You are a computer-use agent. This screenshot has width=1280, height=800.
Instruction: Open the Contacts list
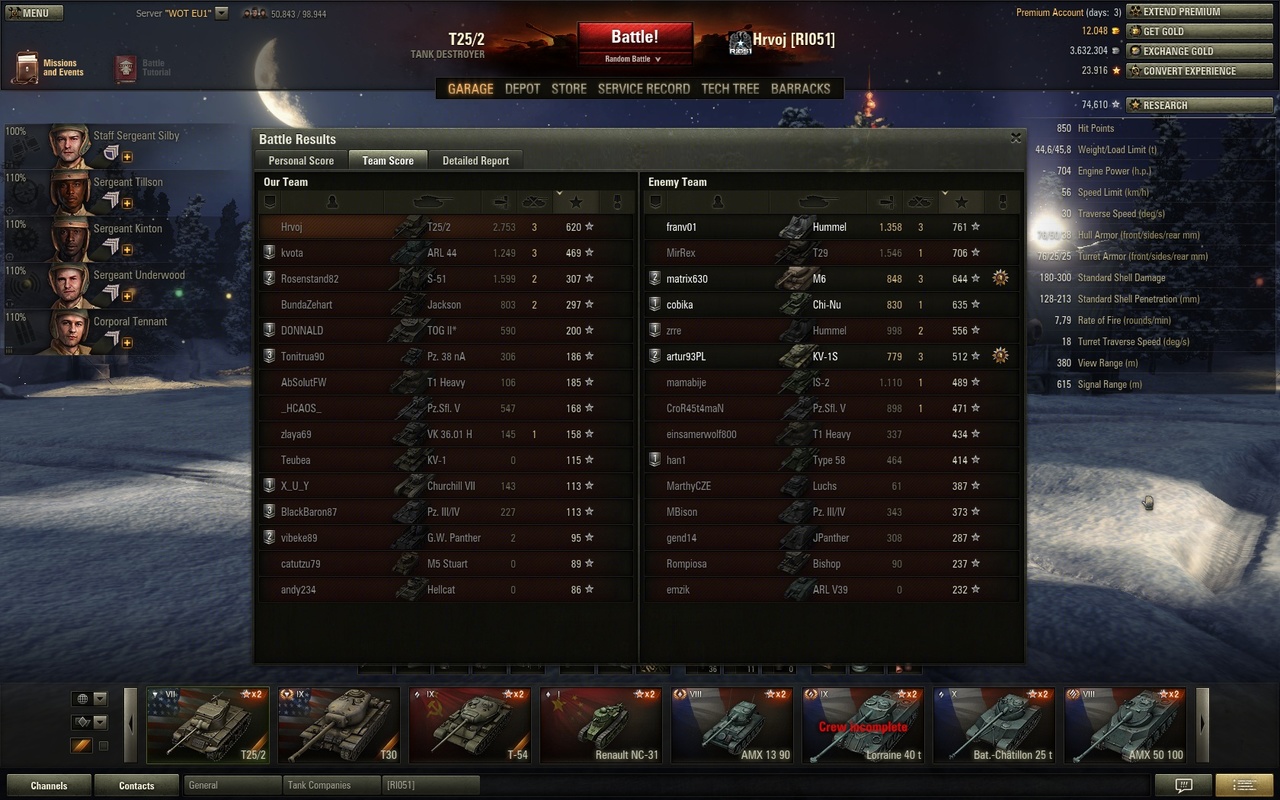pyautogui.click(x=136, y=786)
